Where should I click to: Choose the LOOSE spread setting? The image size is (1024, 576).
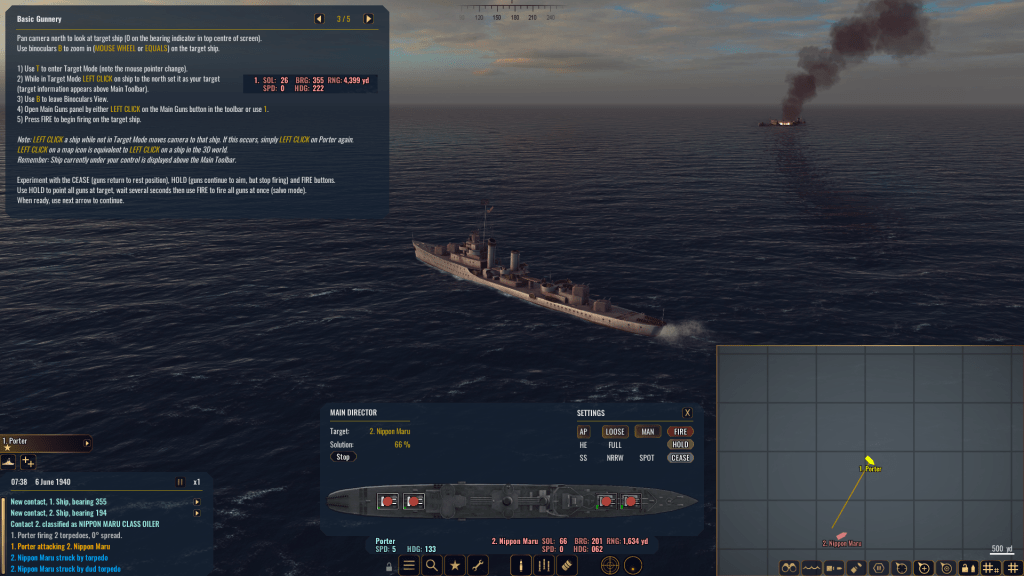614,431
